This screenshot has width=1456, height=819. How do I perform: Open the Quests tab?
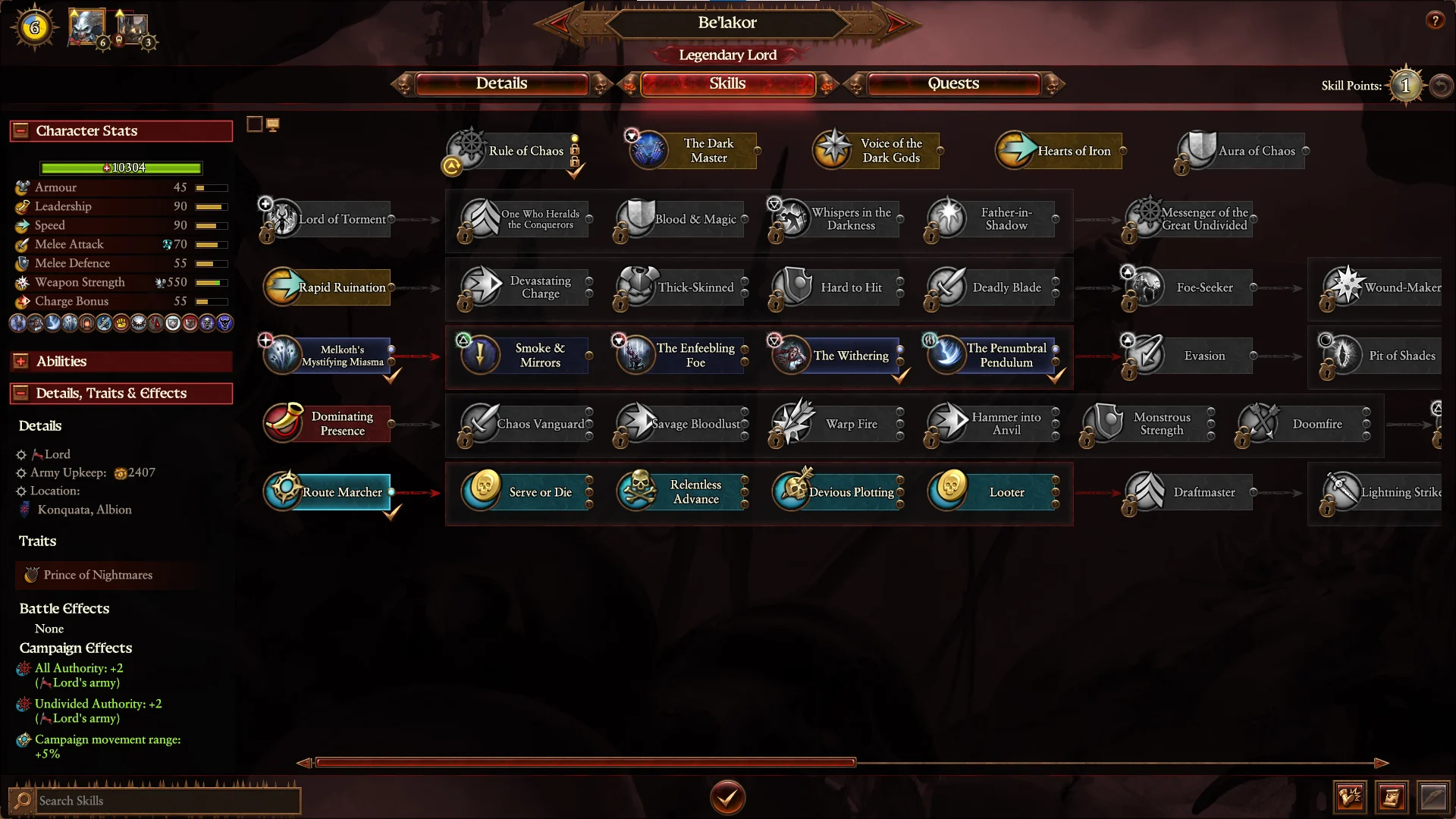(x=953, y=83)
